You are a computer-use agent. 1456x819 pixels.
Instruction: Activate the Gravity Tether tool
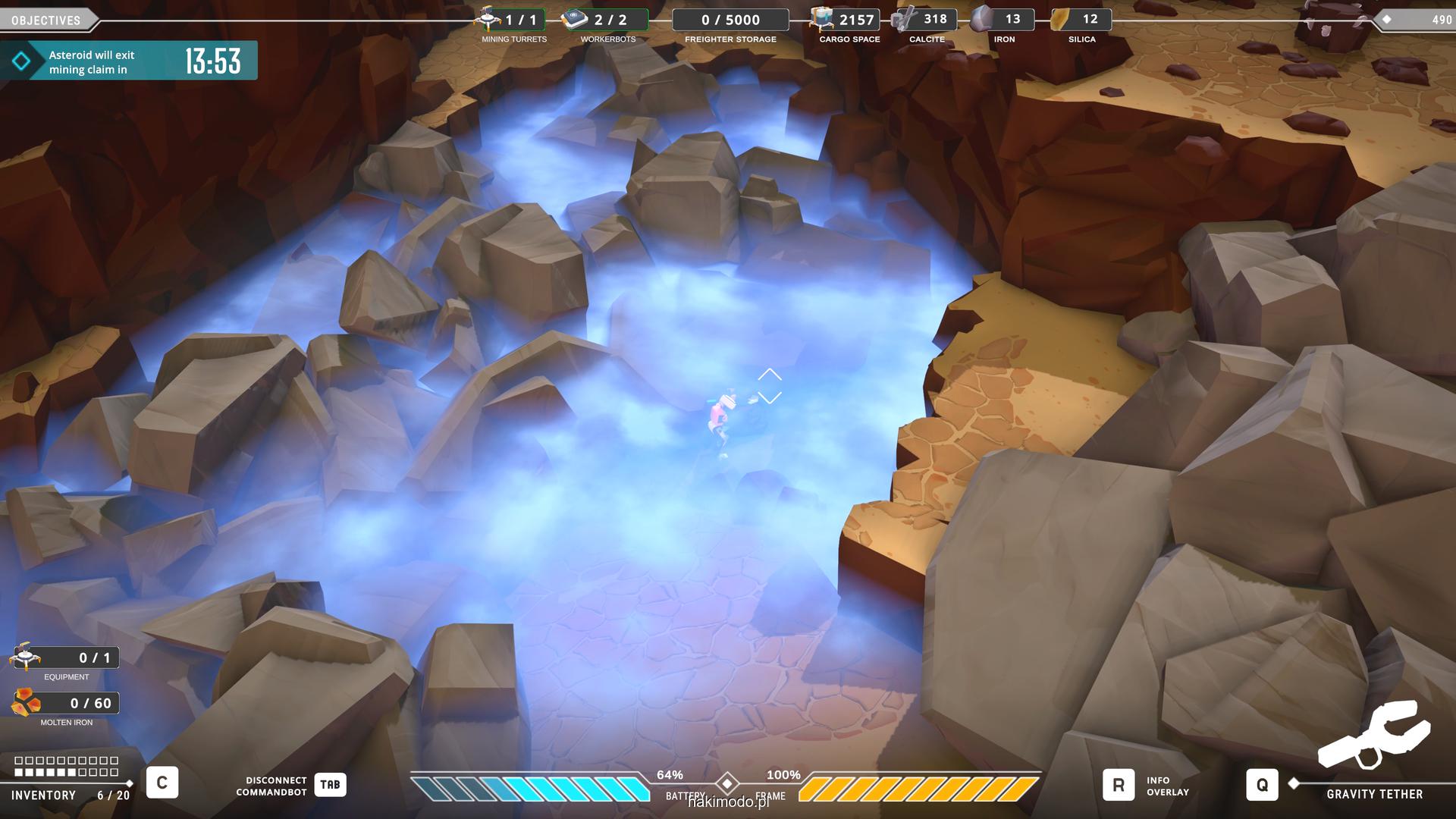pos(1262,785)
